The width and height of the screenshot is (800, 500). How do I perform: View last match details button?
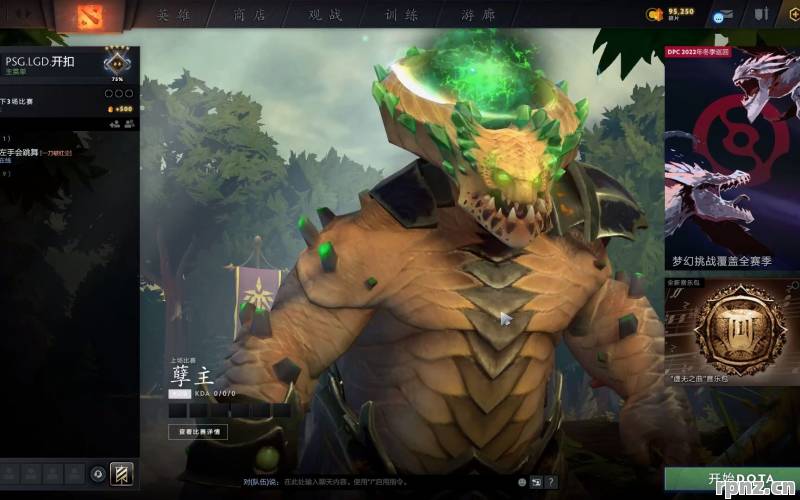[198, 432]
